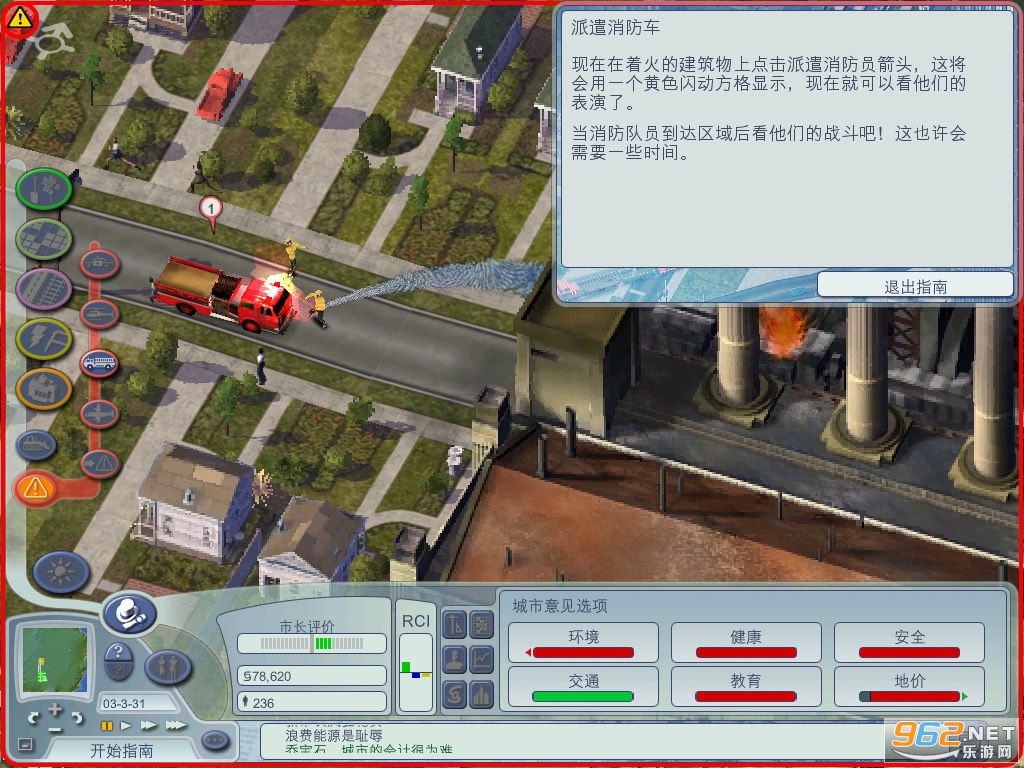Toggle the orange emergency warning menu
Viewport: 1024px width, 768px height.
pyautogui.click(x=36, y=488)
